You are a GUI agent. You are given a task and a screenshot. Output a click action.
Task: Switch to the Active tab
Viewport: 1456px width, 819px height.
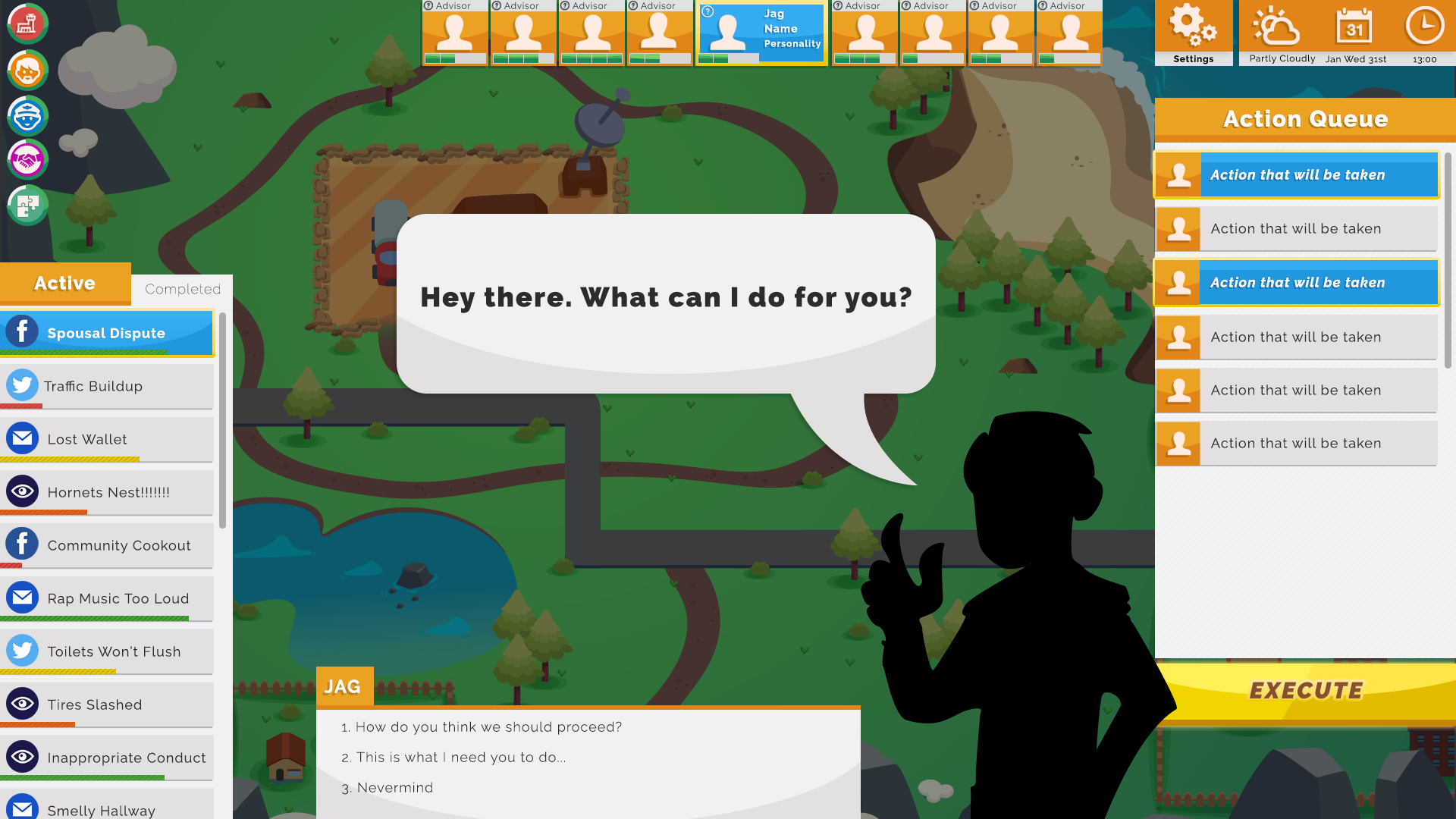click(64, 283)
